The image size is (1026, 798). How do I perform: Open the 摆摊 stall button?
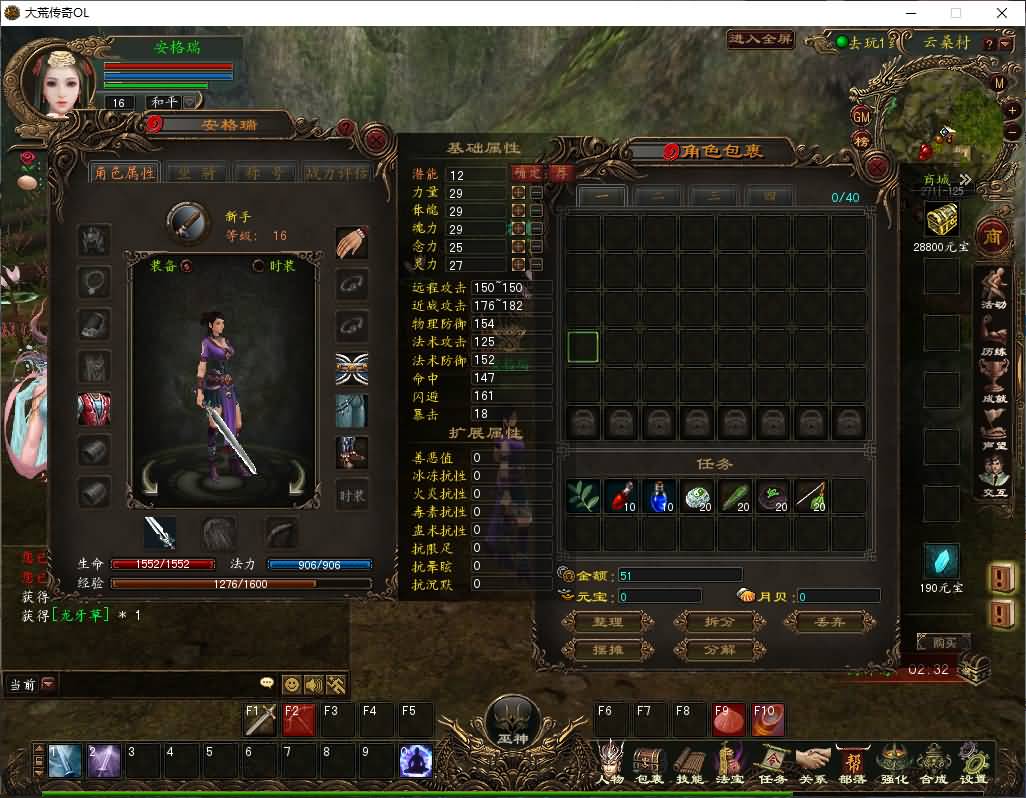tap(608, 650)
